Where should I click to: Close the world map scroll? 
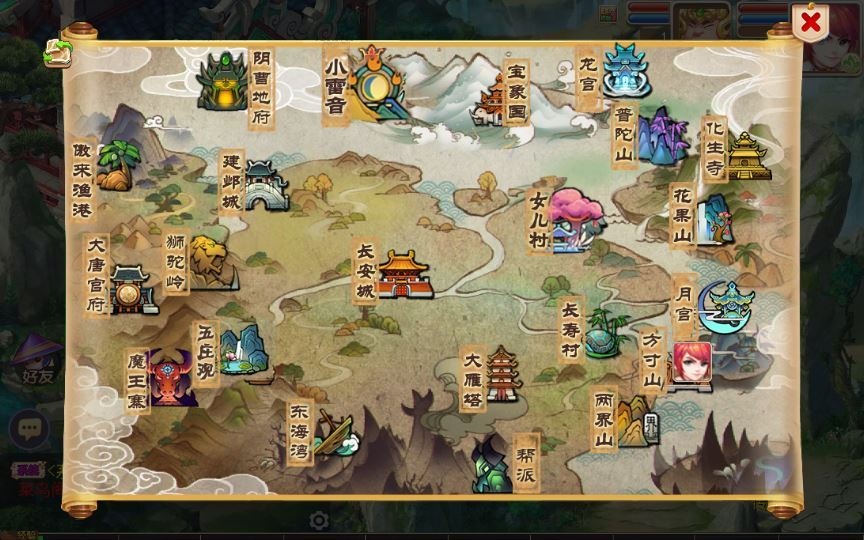pyautogui.click(x=811, y=21)
